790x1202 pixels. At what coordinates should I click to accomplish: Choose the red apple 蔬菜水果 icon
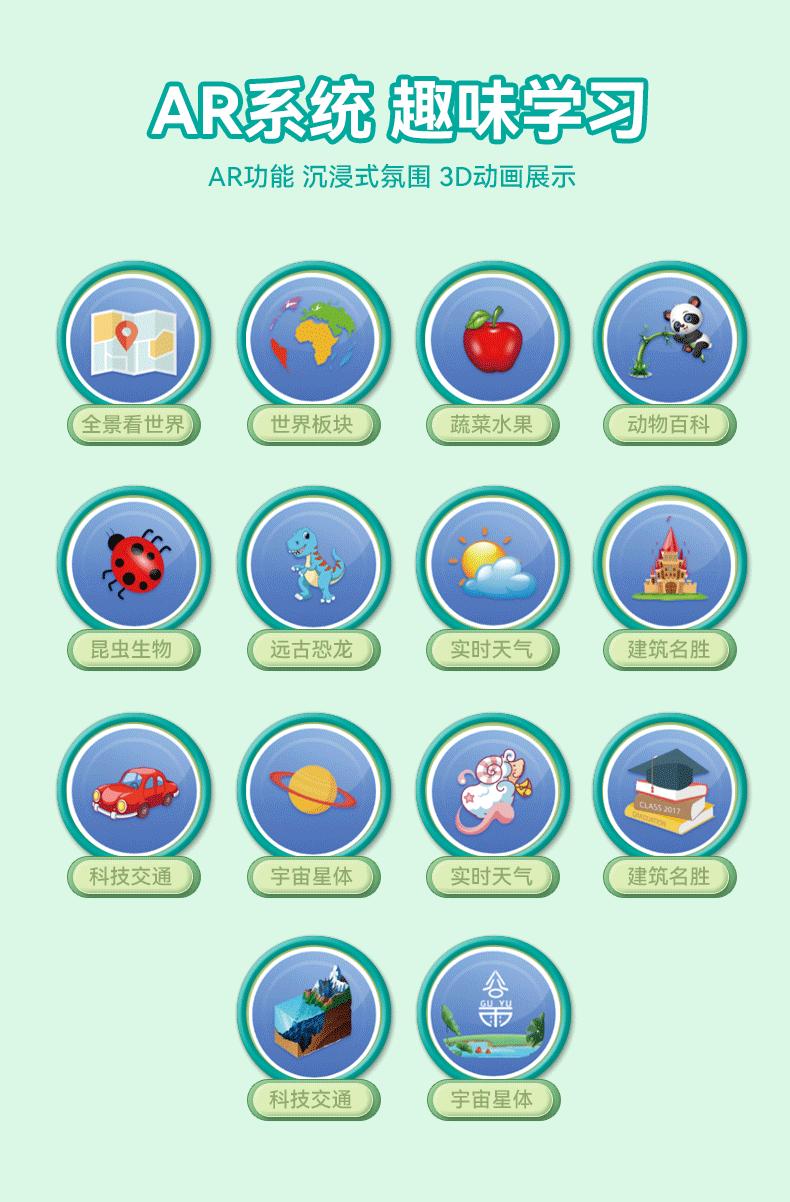[492, 338]
